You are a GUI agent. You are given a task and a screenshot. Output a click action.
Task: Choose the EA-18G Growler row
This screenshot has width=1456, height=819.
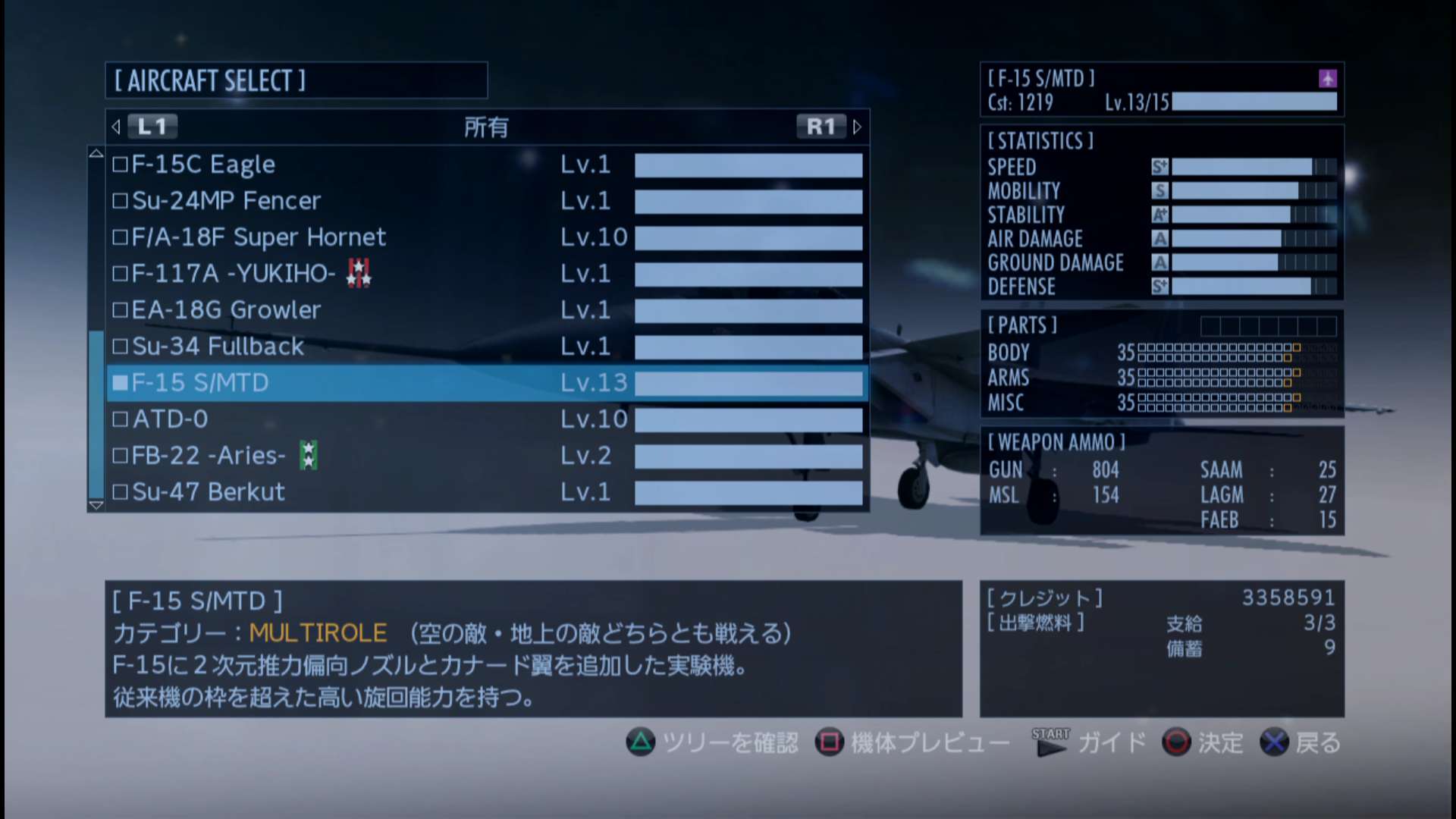click(485, 310)
